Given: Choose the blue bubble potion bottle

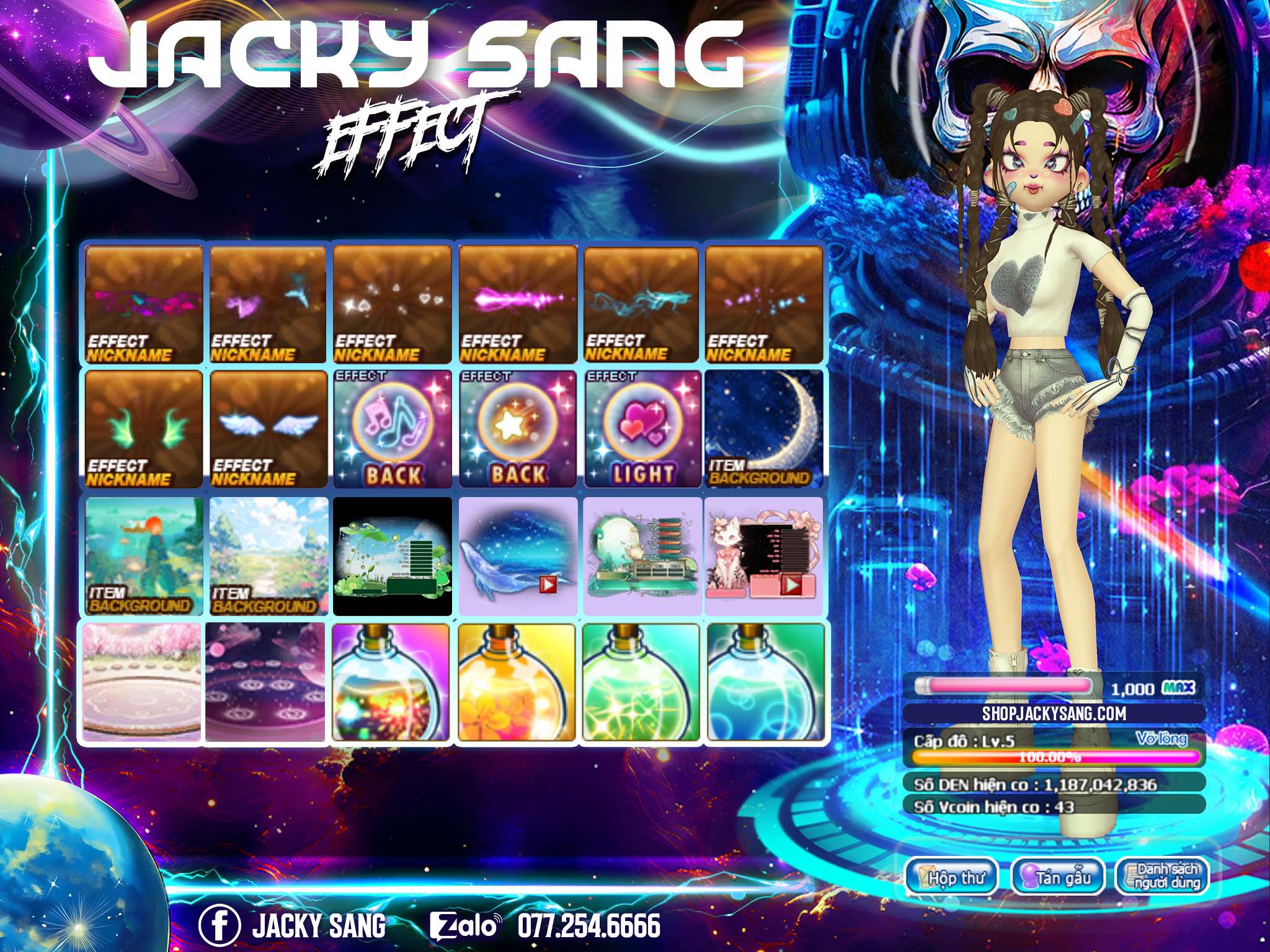Looking at the screenshot, I should click(765, 682).
